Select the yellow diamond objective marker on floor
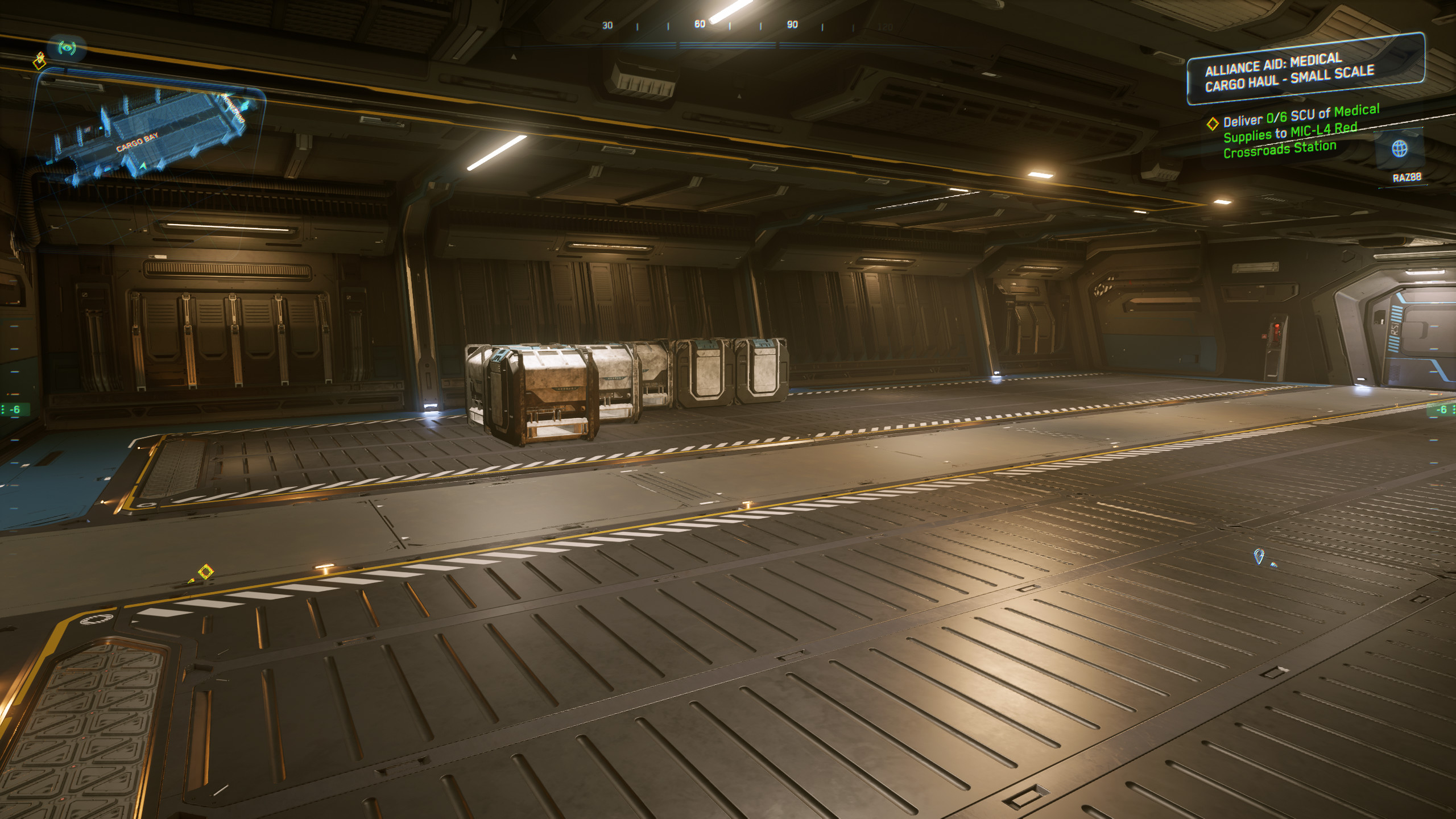The image size is (1456, 819). point(205,571)
